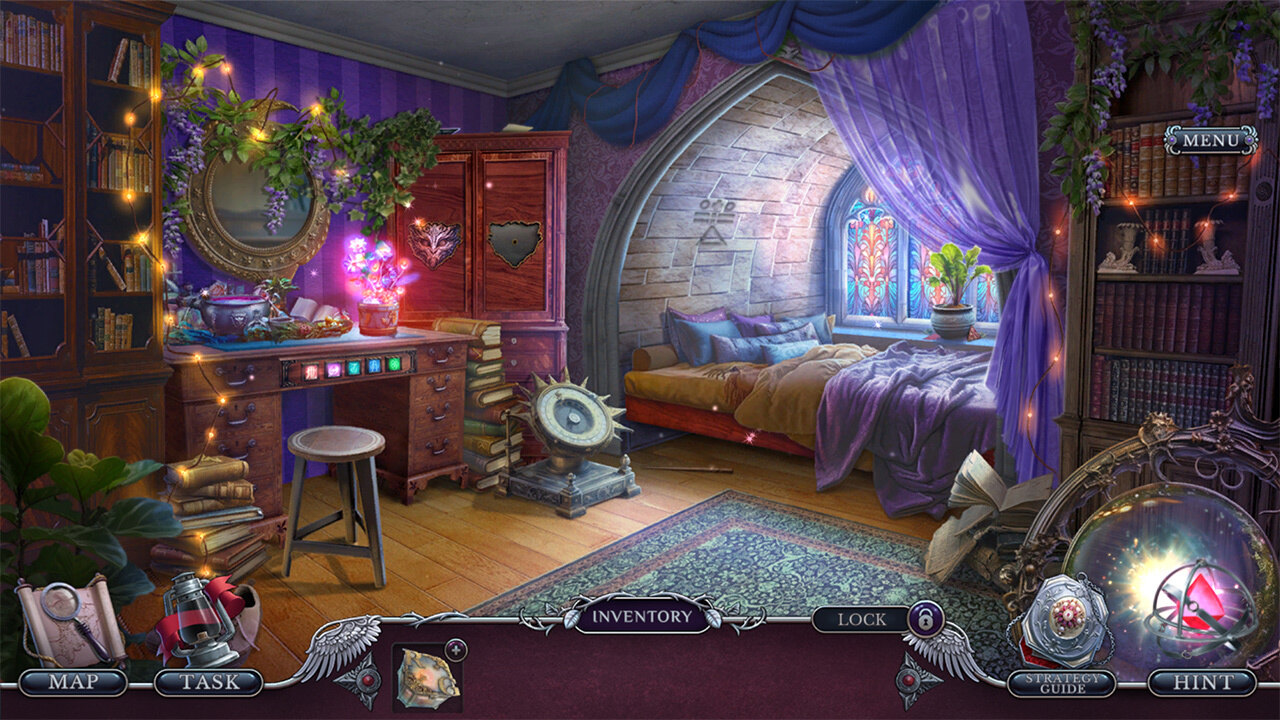Viewport: 1280px width, 720px height.
Task: Toggle the inventory Lock padlock
Action: 922,620
